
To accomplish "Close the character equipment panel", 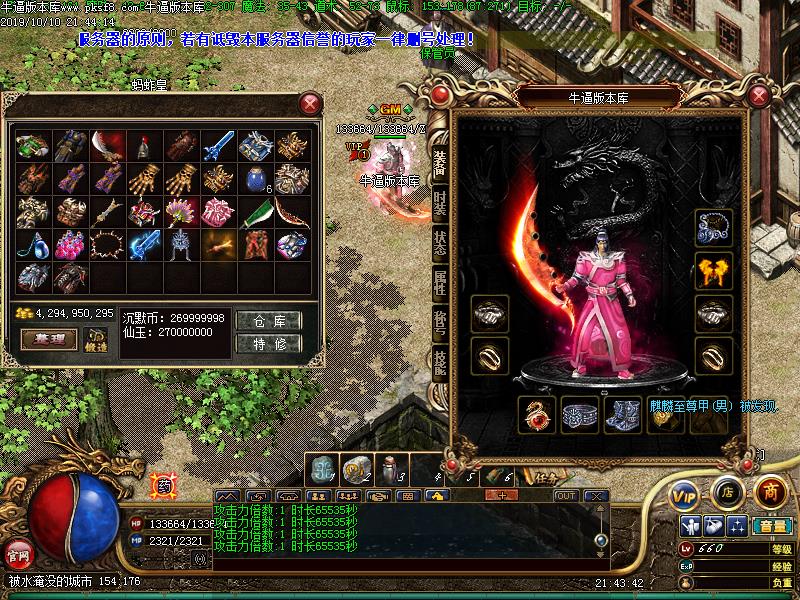I will tap(763, 98).
